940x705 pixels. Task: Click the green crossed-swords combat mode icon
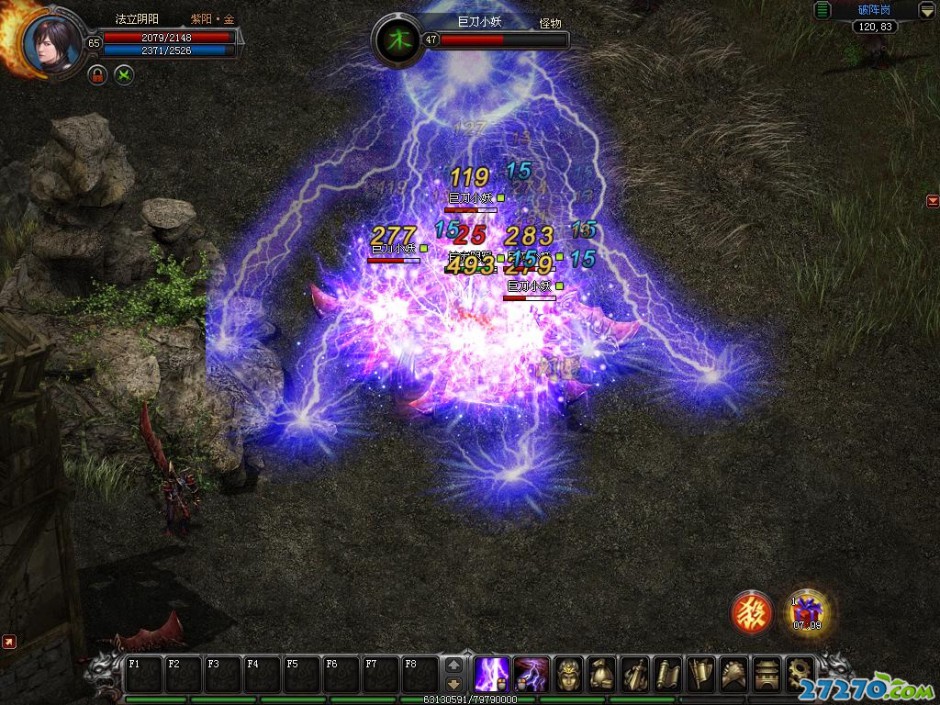pos(124,75)
